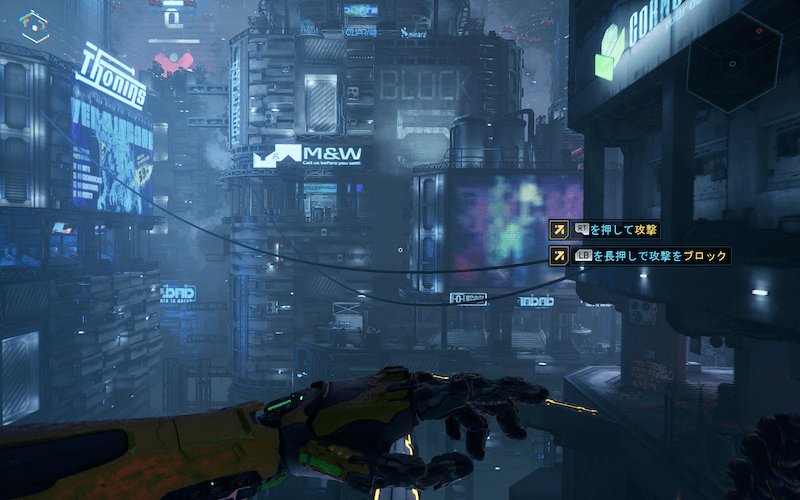Select the sword icon beside the 攻撃 hint

tap(560, 230)
